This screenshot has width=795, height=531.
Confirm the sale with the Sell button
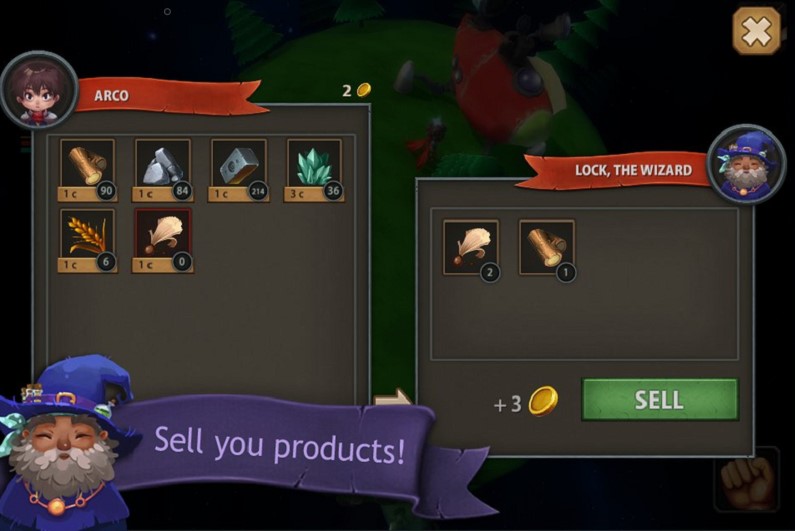(x=660, y=399)
